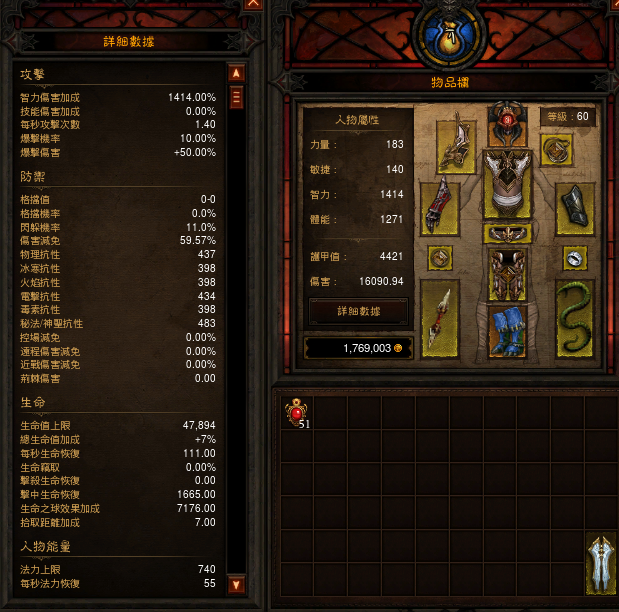This screenshot has height=612, width=619.
Task: Select the gold ring slot
Action: pos(440,258)
